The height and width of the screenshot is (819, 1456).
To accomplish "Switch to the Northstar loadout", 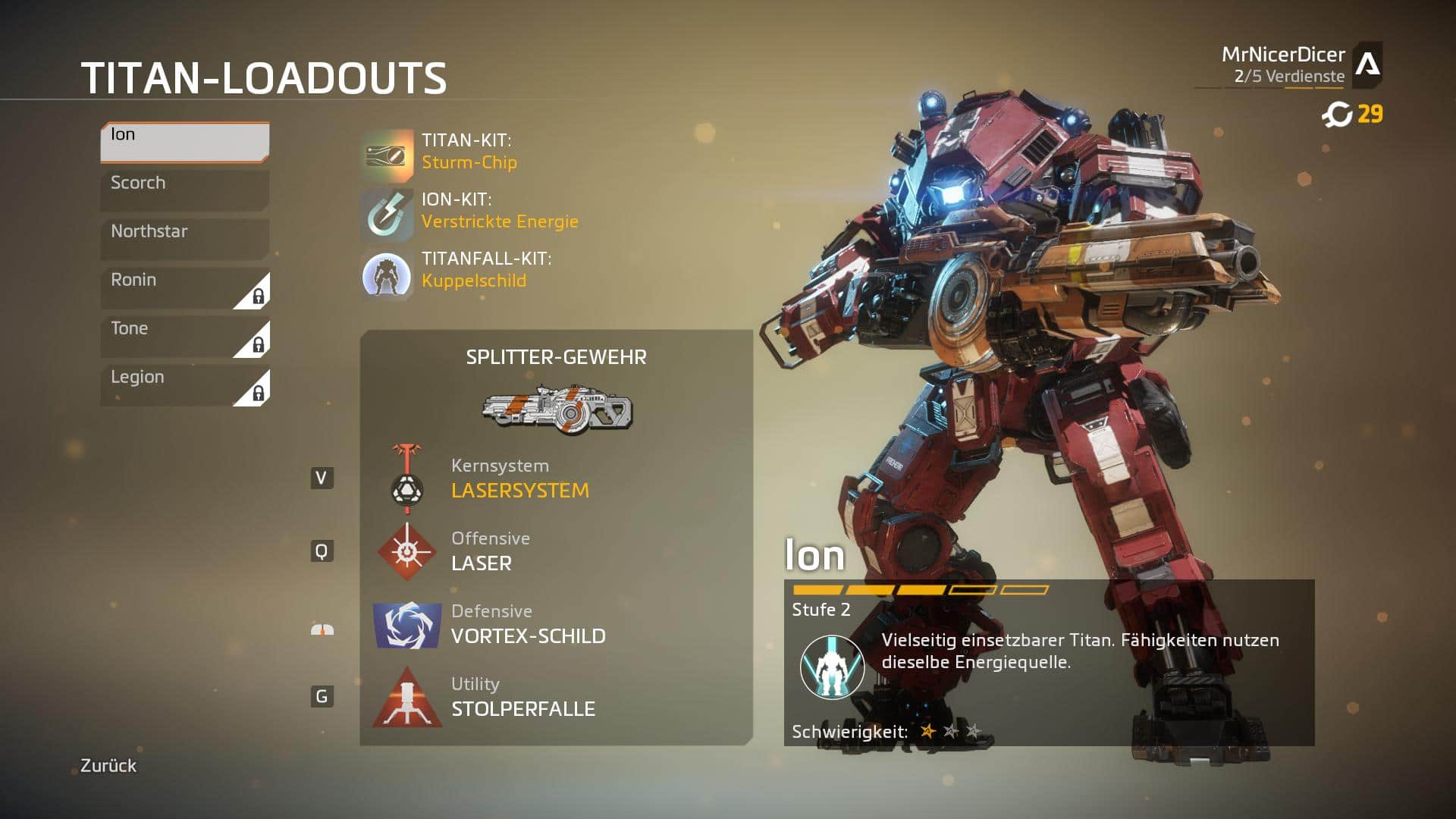I will (x=184, y=238).
